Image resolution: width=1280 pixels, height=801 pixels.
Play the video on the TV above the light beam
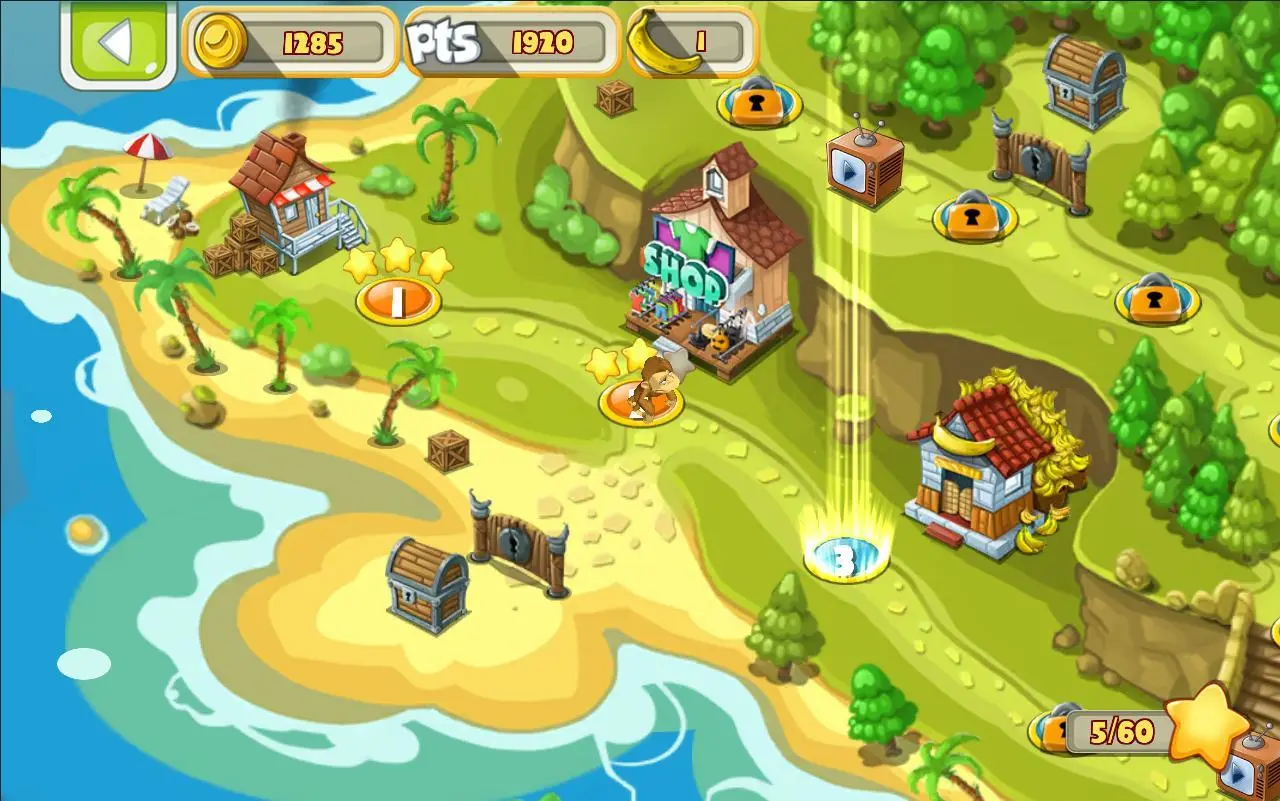click(x=864, y=167)
